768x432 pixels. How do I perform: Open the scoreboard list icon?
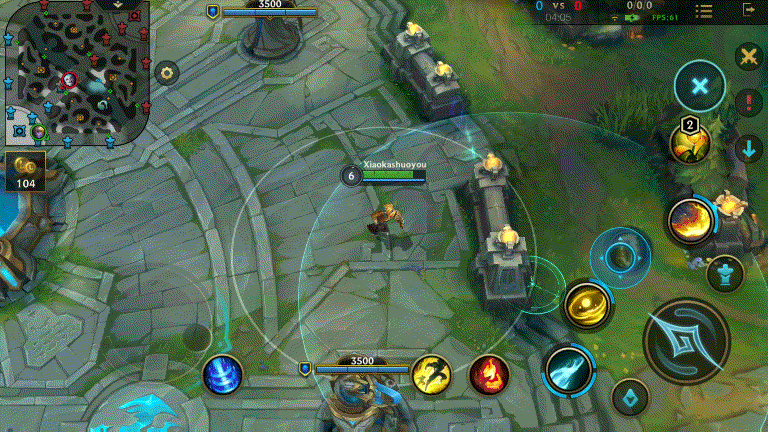click(x=705, y=11)
